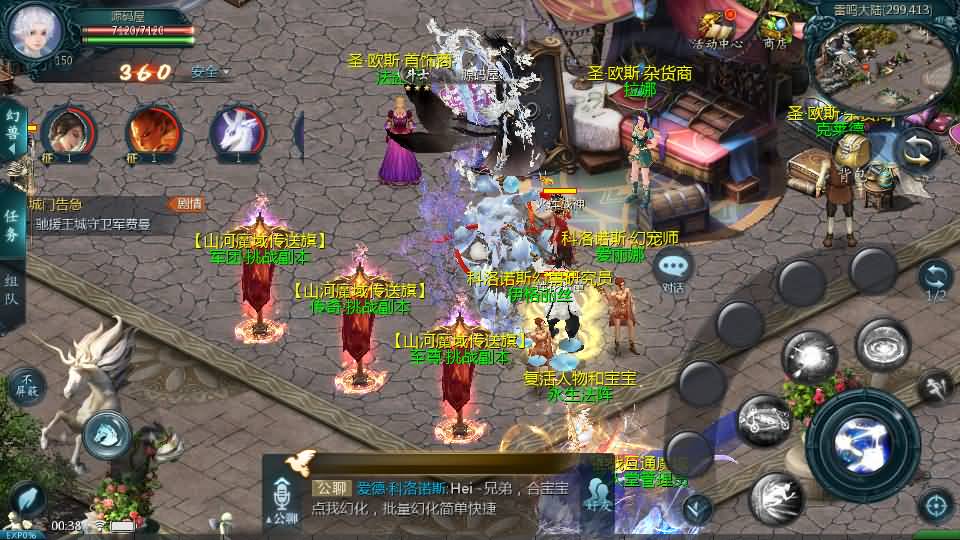The image size is (960, 540).
Task: Open the 公聊 voice chat channel button
Action: click(x=285, y=500)
